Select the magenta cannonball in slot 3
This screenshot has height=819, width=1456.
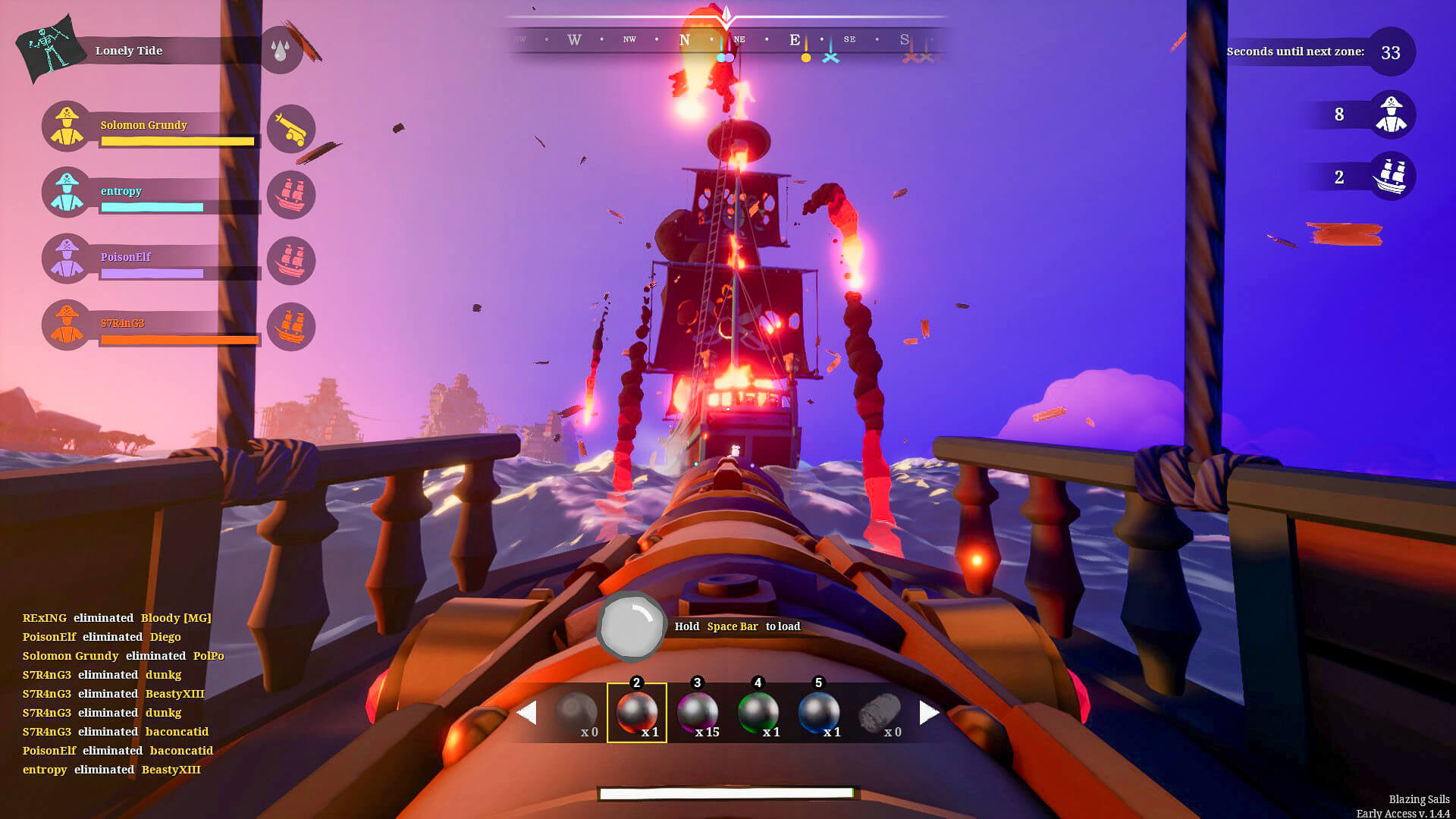(x=697, y=711)
